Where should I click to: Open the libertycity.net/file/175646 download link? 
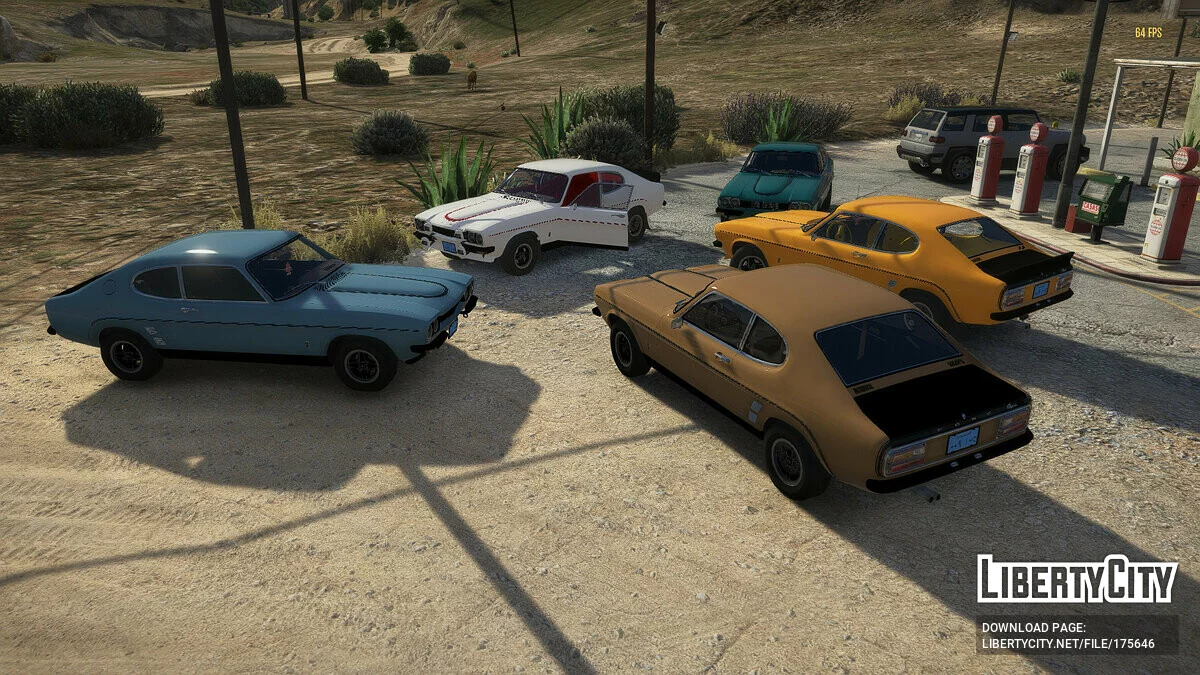[1068, 643]
